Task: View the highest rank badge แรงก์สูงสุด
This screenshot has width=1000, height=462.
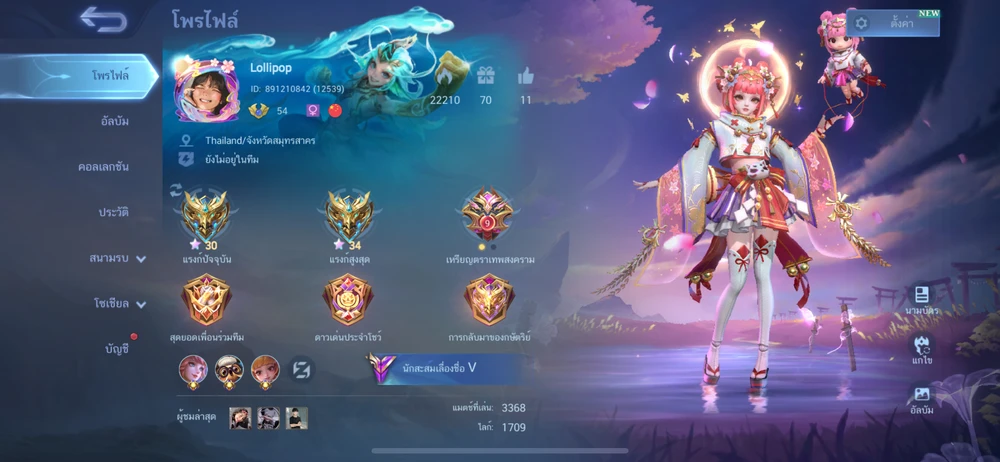Action: point(349,215)
